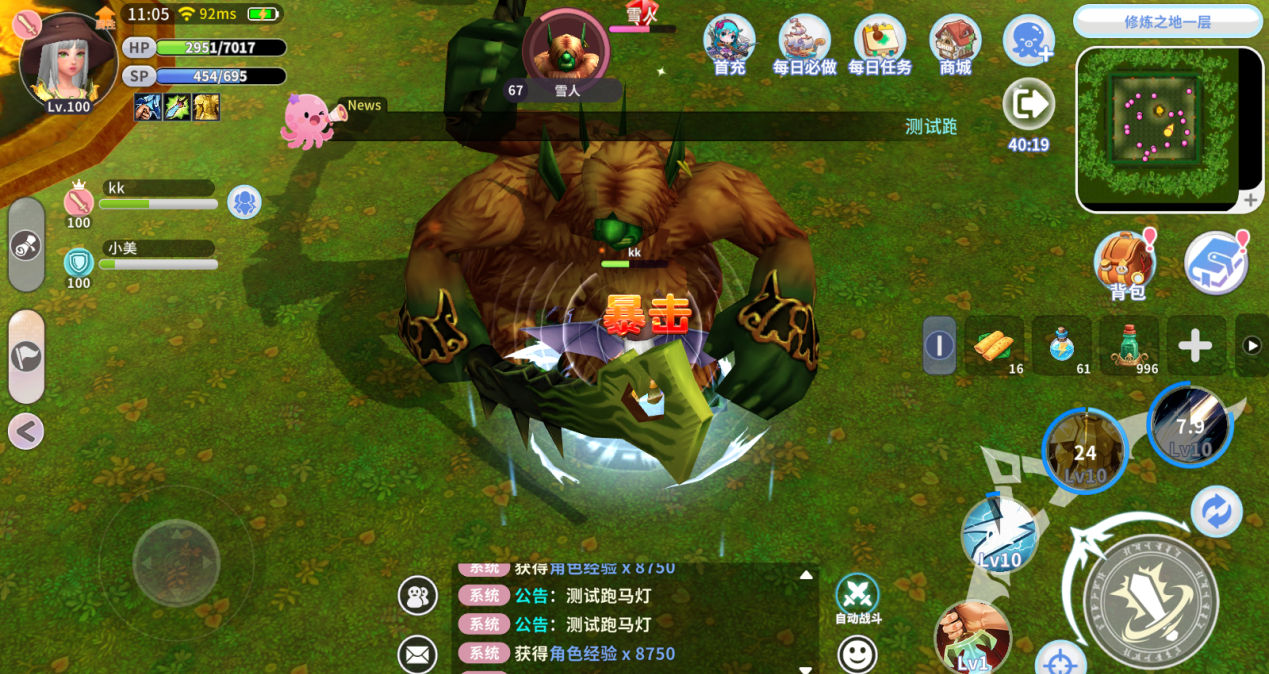This screenshot has width=1269, height=674.
Task: Add an item with the plus slot
Action: [1195, 346]
